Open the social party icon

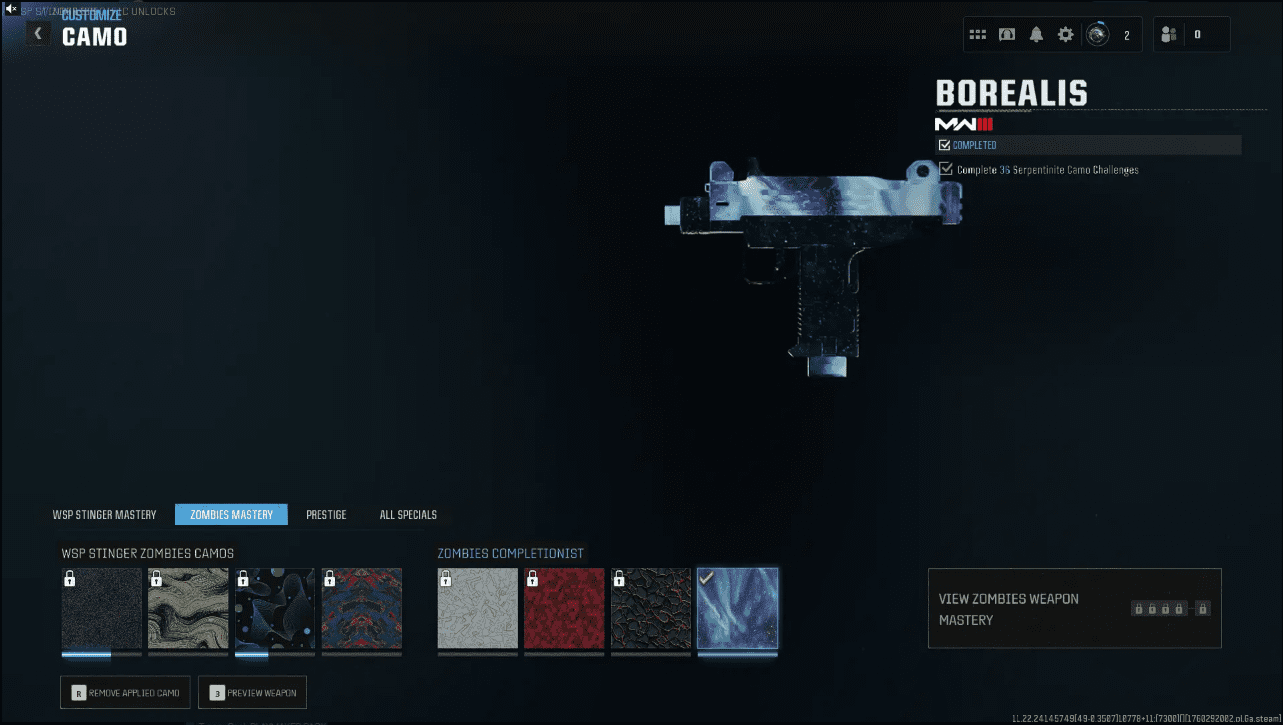pyautogui.click(x=1169, y=35)
